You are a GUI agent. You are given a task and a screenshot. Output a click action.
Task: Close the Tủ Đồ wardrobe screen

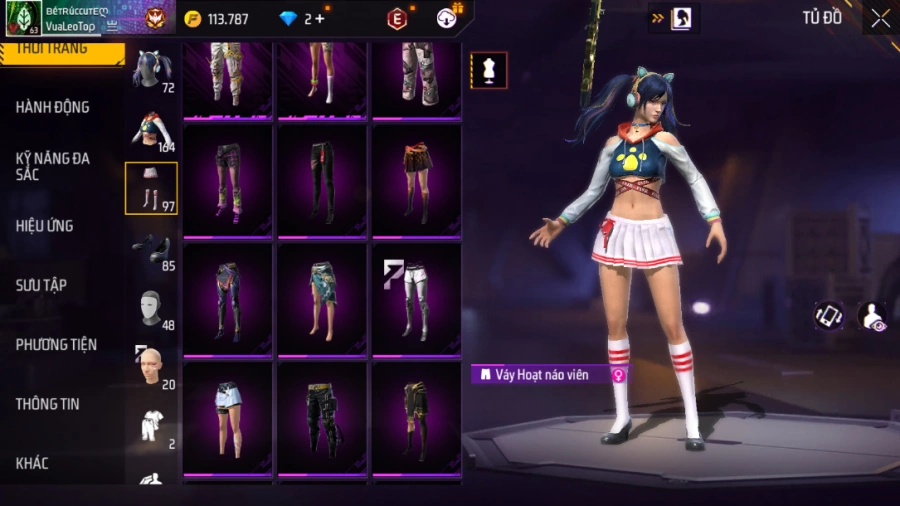point(880,18)
